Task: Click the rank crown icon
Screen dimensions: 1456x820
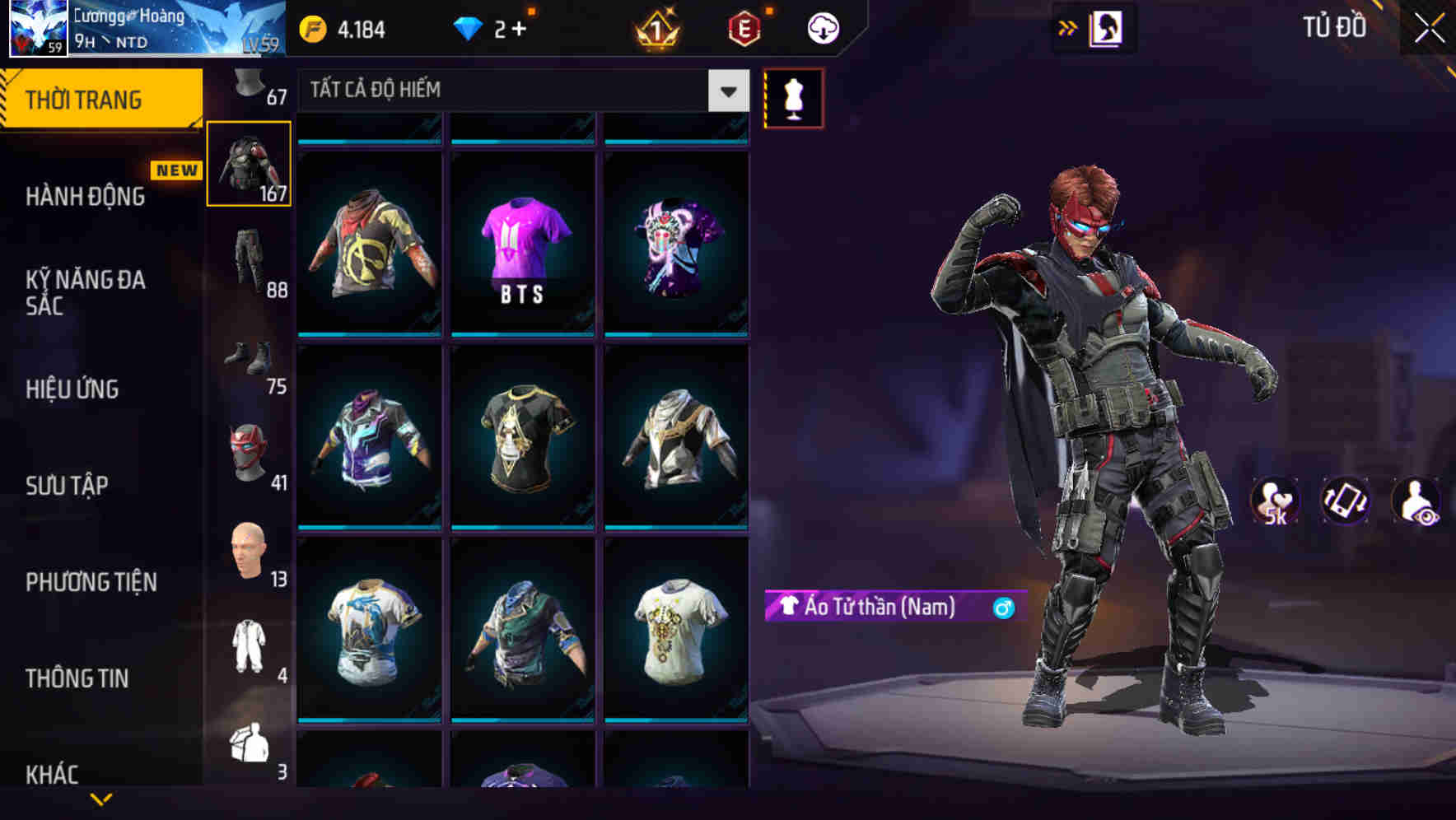Action: 655,26
